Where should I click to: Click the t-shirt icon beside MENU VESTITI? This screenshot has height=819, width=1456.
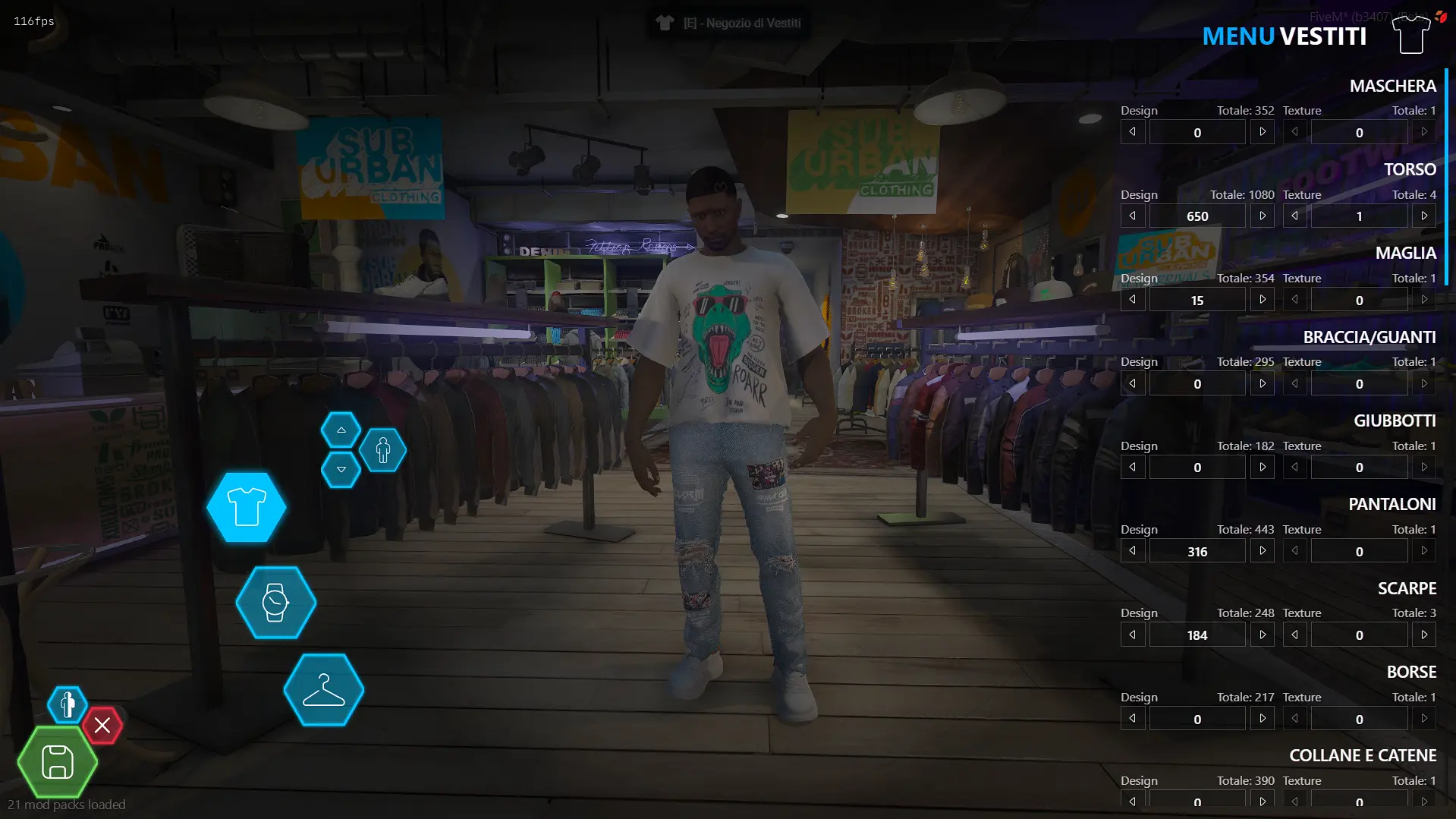(x=1410, y=33)
